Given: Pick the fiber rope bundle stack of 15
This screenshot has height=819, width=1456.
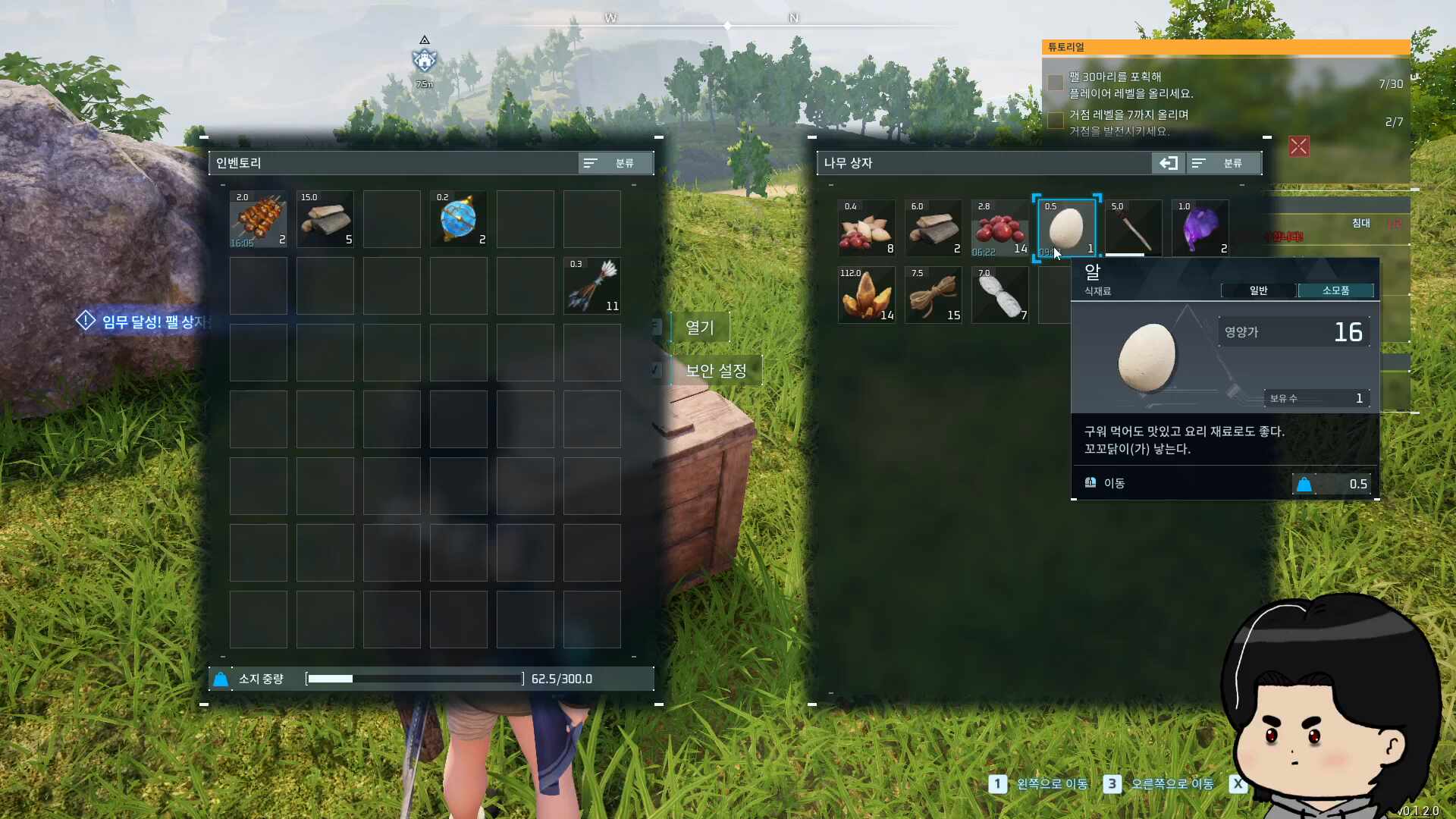Looking at the screenshot, I should [x=934, y=295].
